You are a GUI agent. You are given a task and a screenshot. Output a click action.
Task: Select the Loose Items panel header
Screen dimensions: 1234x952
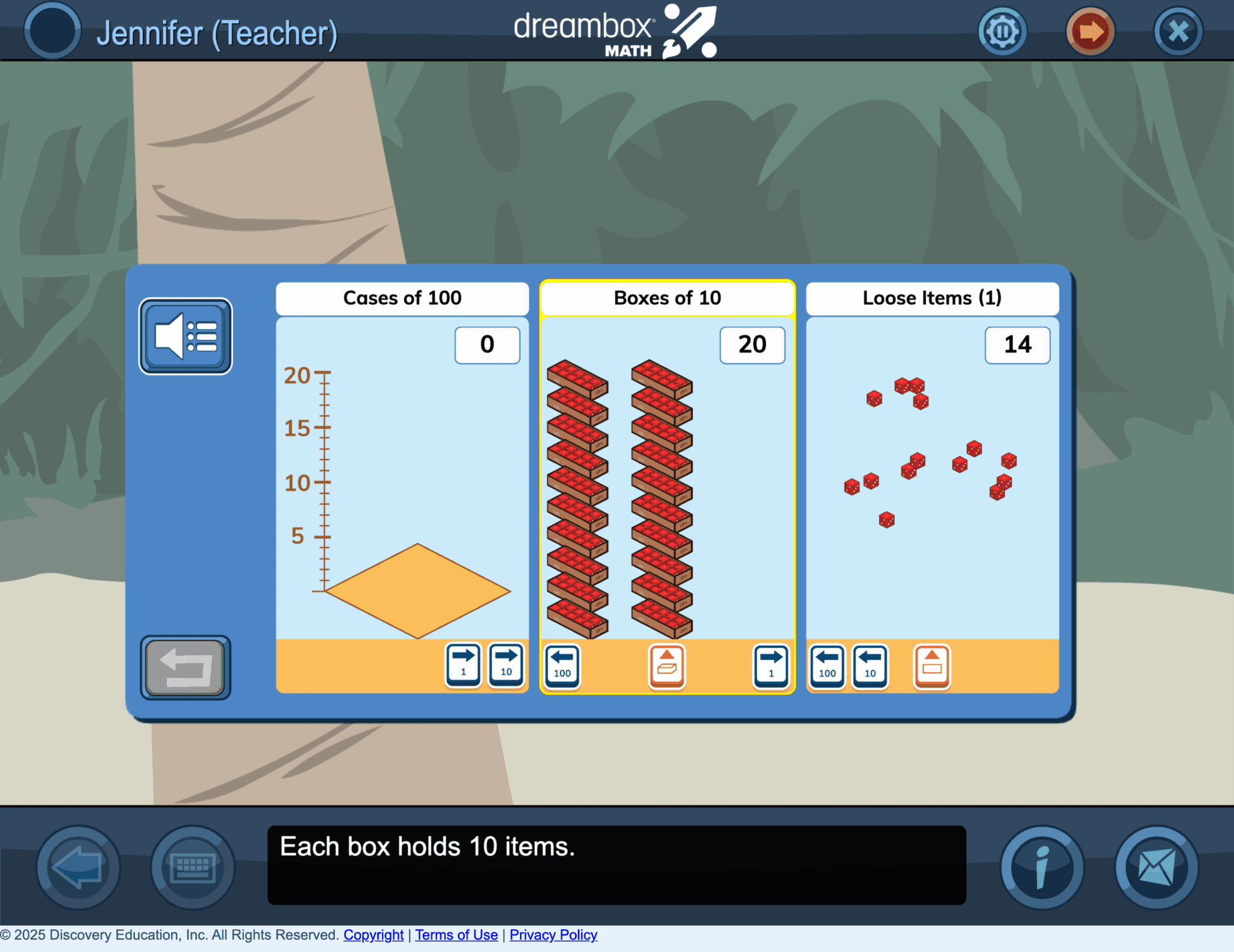point(932,298)
